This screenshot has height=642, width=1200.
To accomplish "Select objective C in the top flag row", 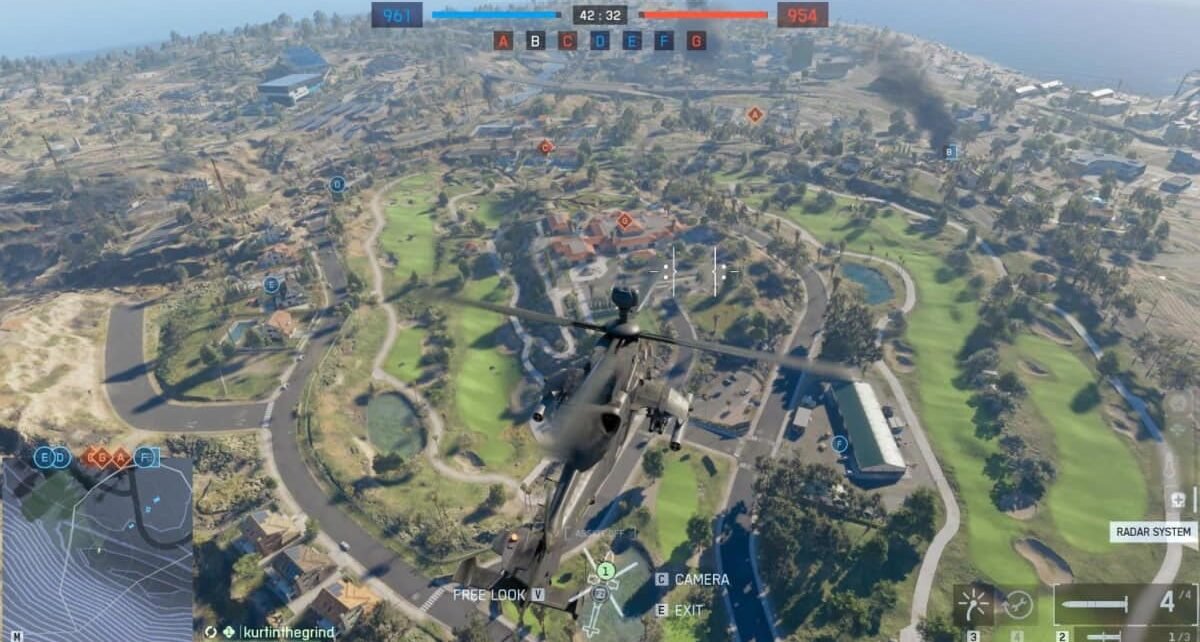I will click(567, 41).
